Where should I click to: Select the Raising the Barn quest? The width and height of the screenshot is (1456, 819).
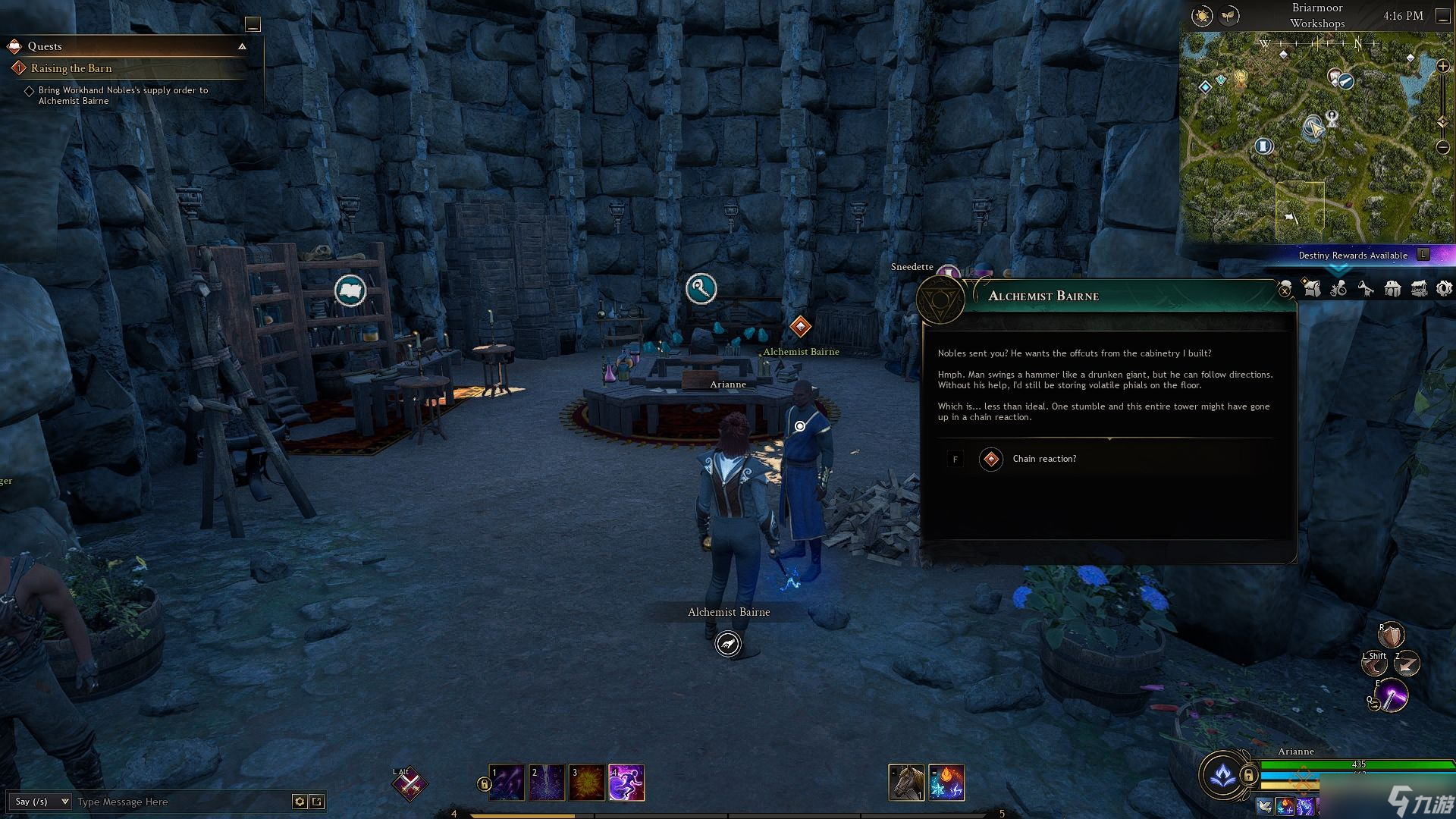[71, 68]
